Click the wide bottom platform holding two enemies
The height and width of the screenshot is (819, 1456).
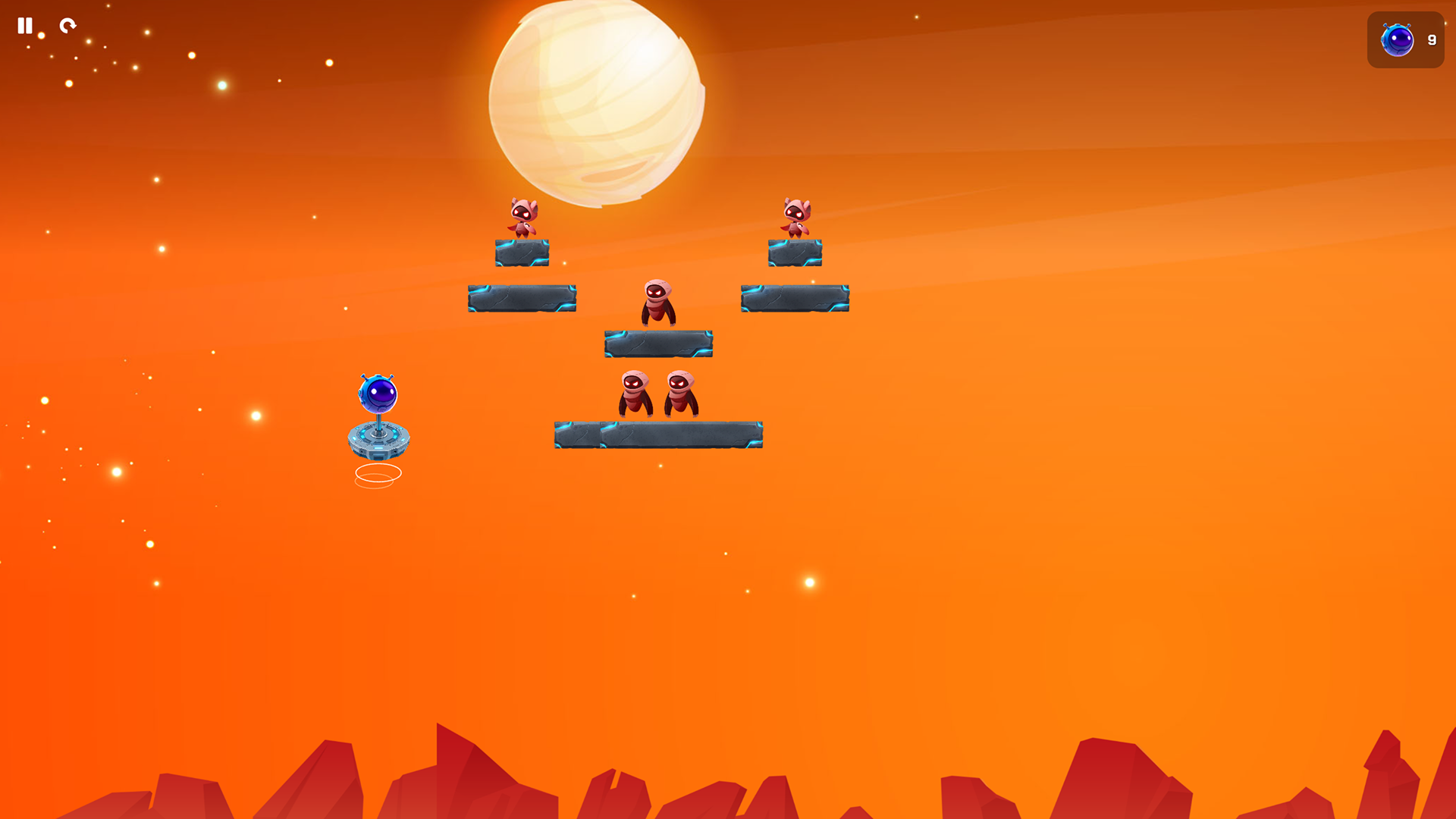(660, 433)
